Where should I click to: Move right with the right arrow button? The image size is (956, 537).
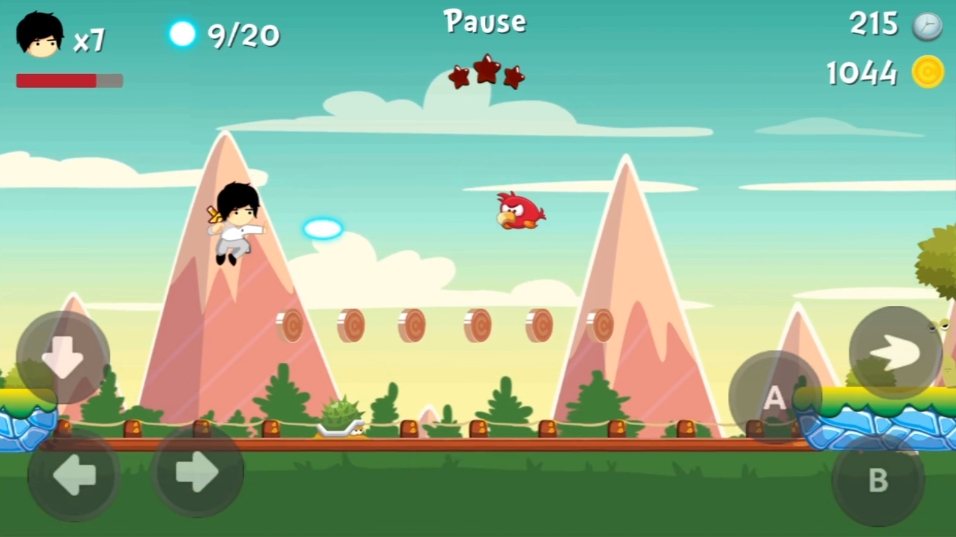pyautogui.click(x=197, y=472)
